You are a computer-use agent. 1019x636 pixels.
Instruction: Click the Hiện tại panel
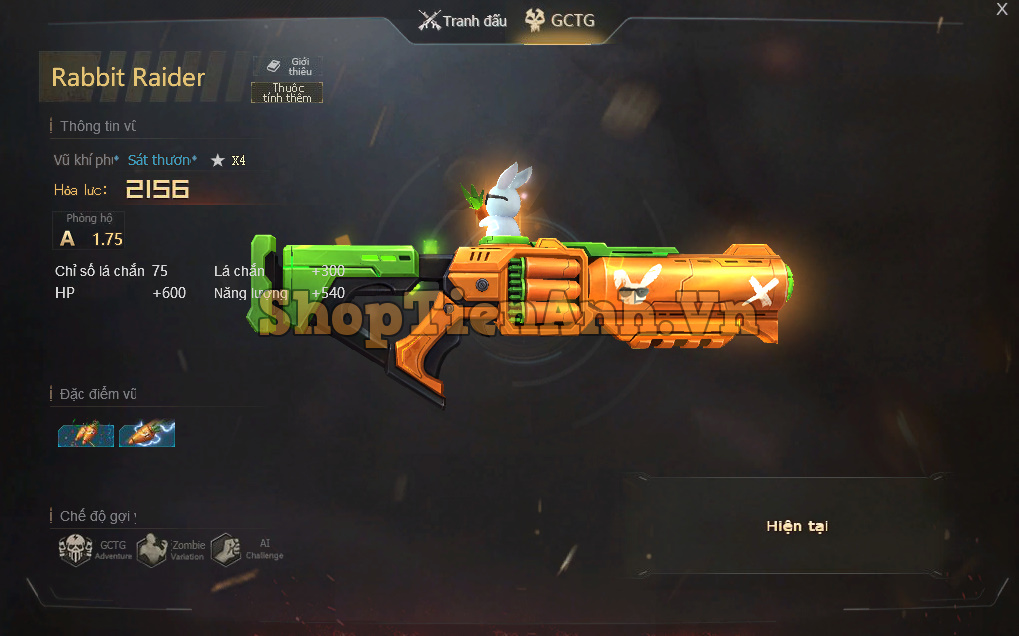coord(797,526)
